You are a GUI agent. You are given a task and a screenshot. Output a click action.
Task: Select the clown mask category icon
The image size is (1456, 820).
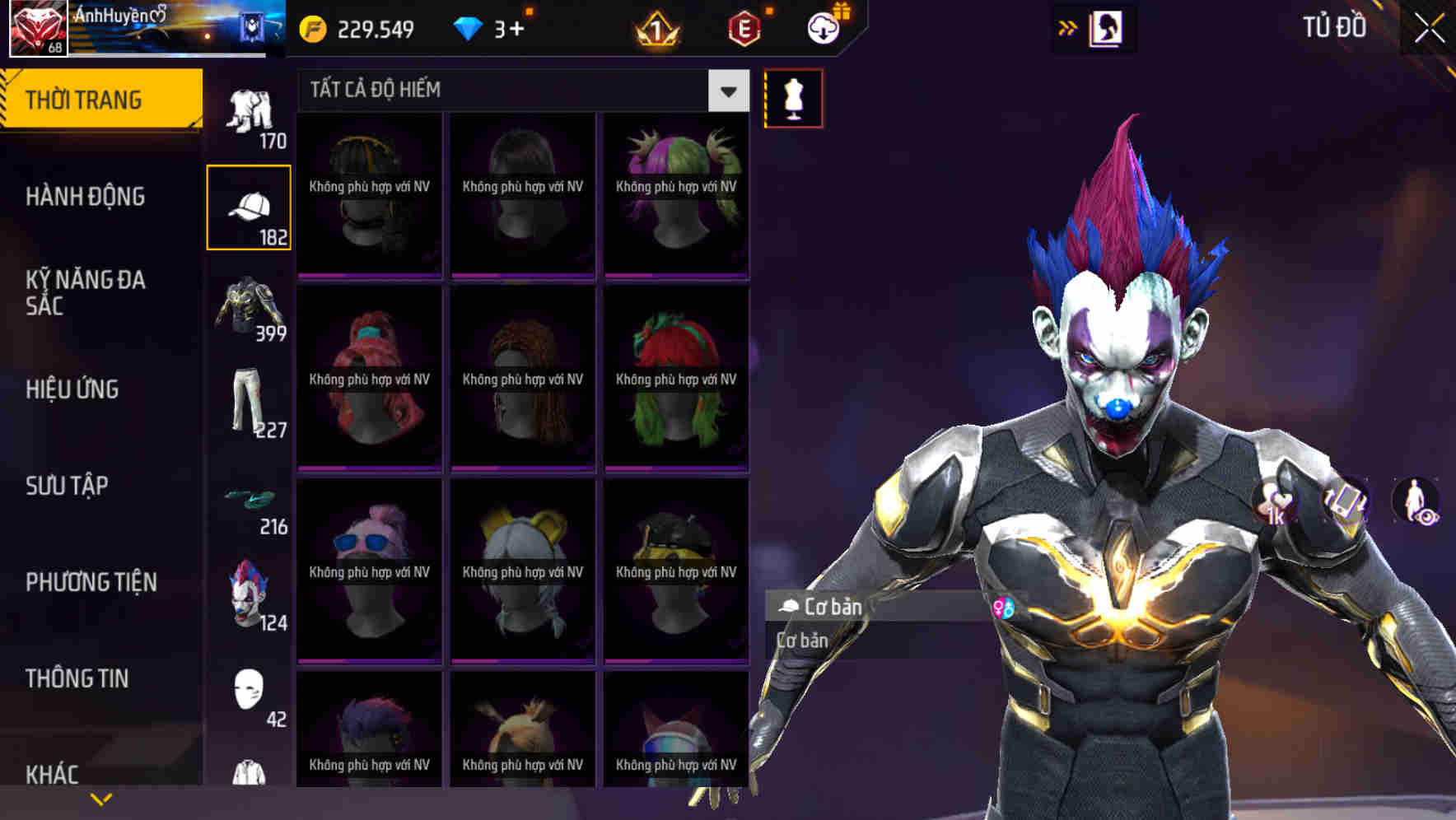[x=250, y=594]
